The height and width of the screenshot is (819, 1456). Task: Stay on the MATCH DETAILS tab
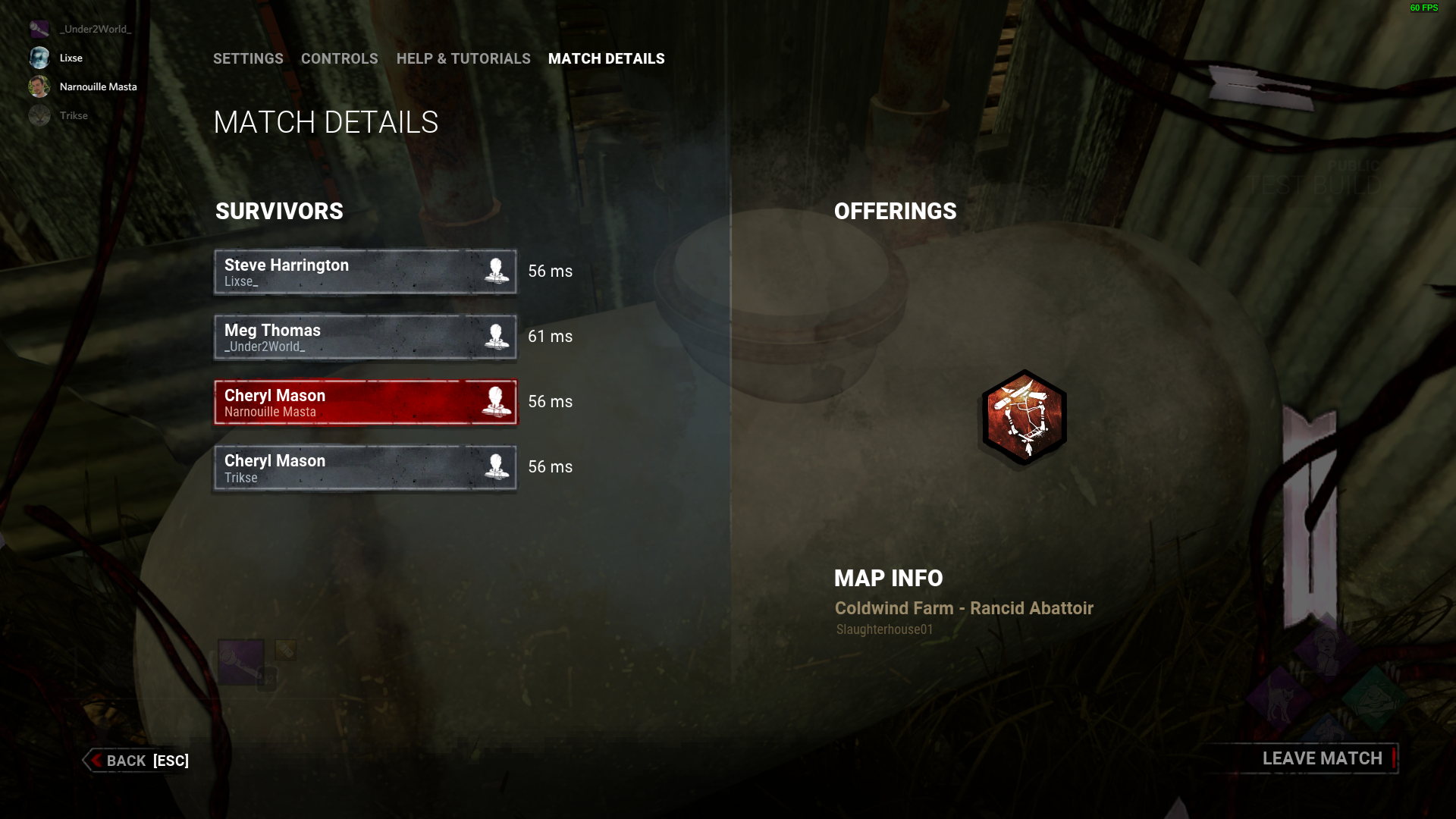coord(606,58)
